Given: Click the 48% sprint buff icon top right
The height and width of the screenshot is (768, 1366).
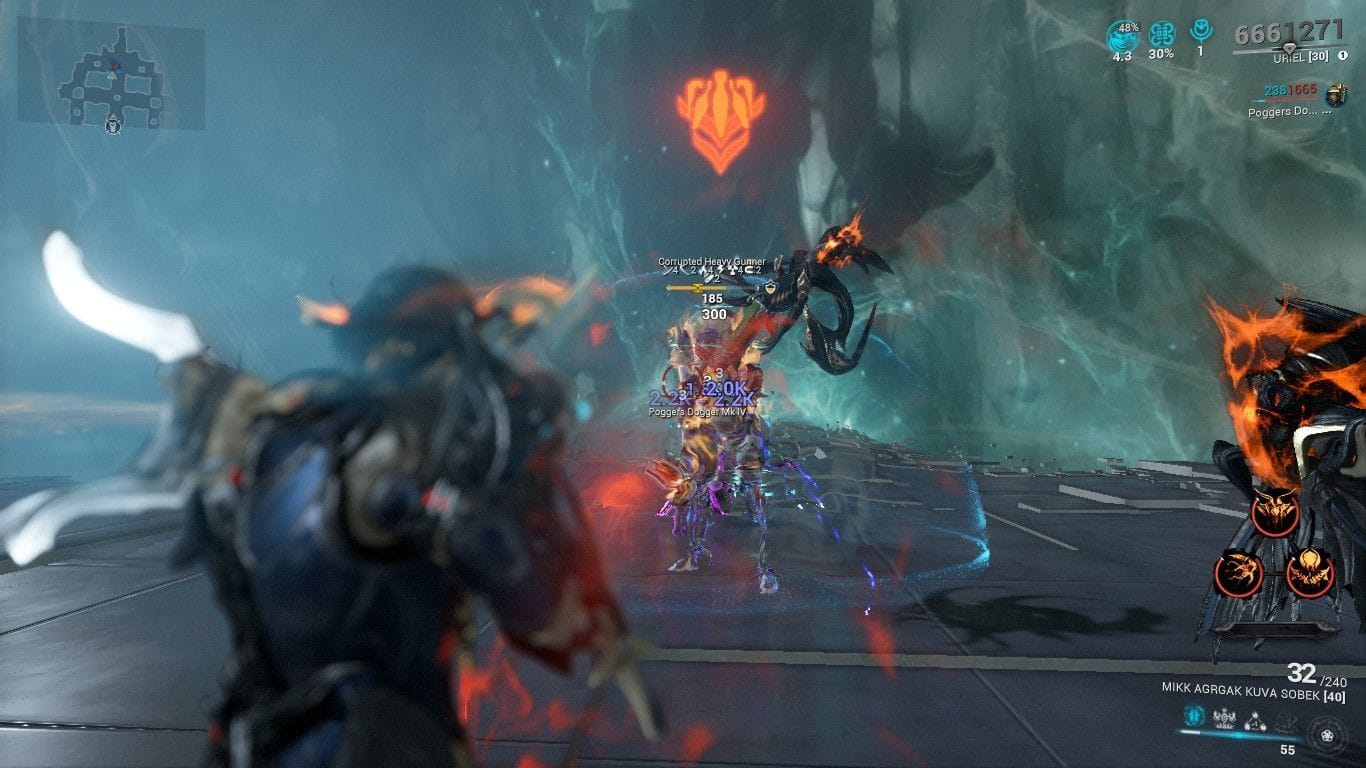Looking at the screenshot, I should click(x=1122, y=32).
